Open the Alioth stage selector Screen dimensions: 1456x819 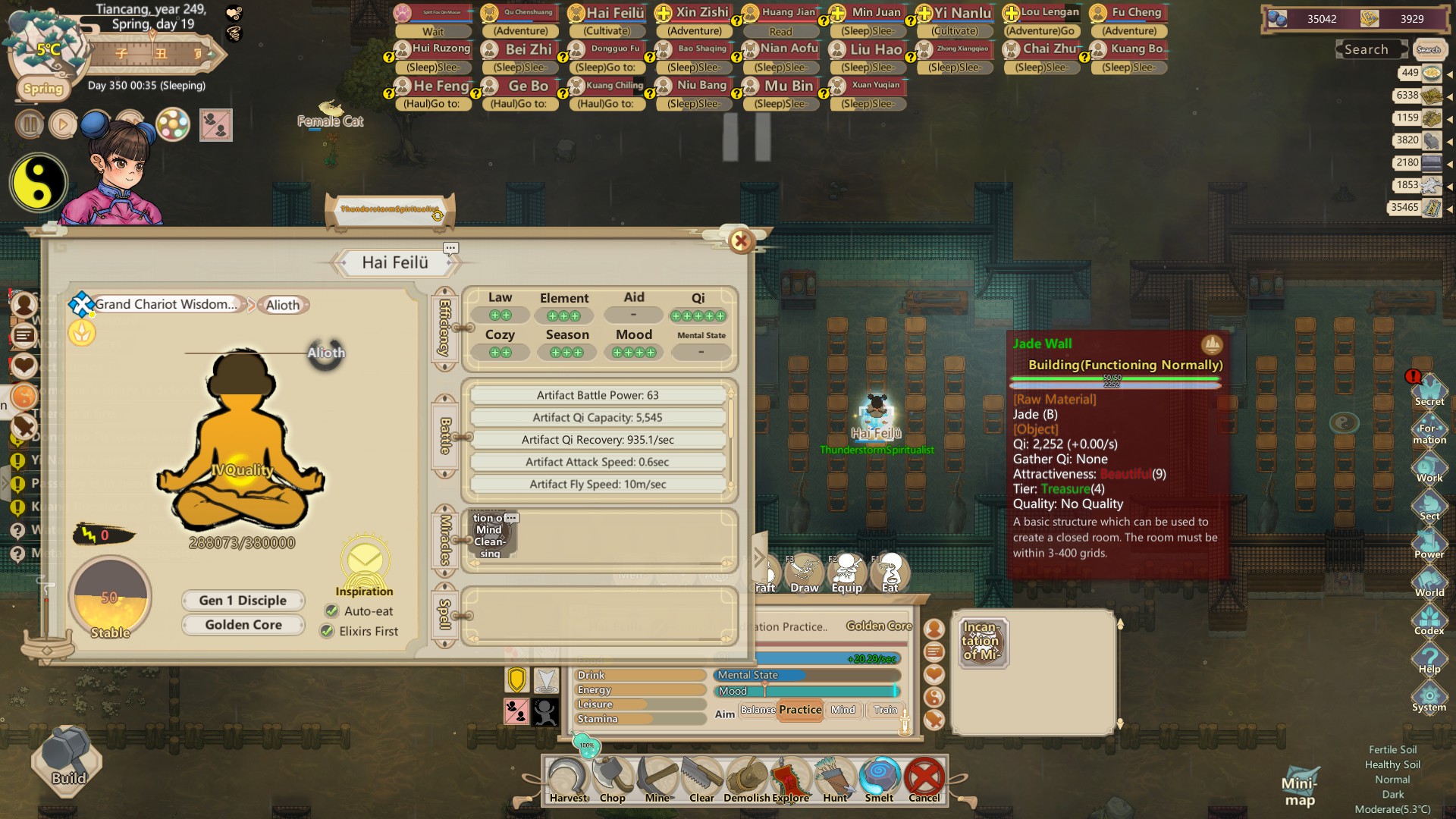point(282,304)
